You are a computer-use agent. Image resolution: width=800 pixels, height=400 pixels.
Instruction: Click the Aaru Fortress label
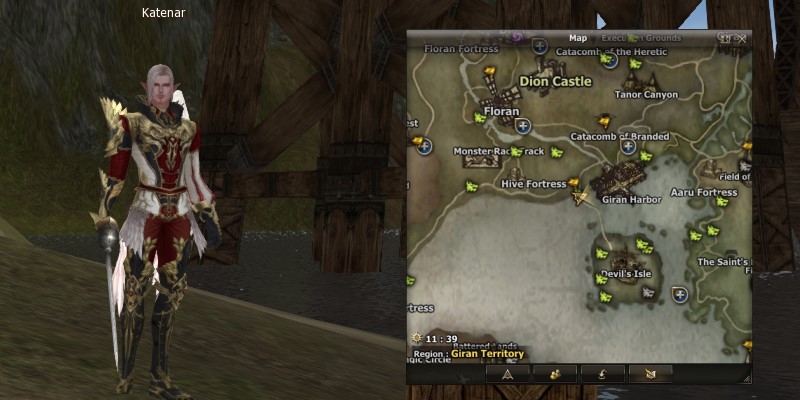click(x=704, y=192)
